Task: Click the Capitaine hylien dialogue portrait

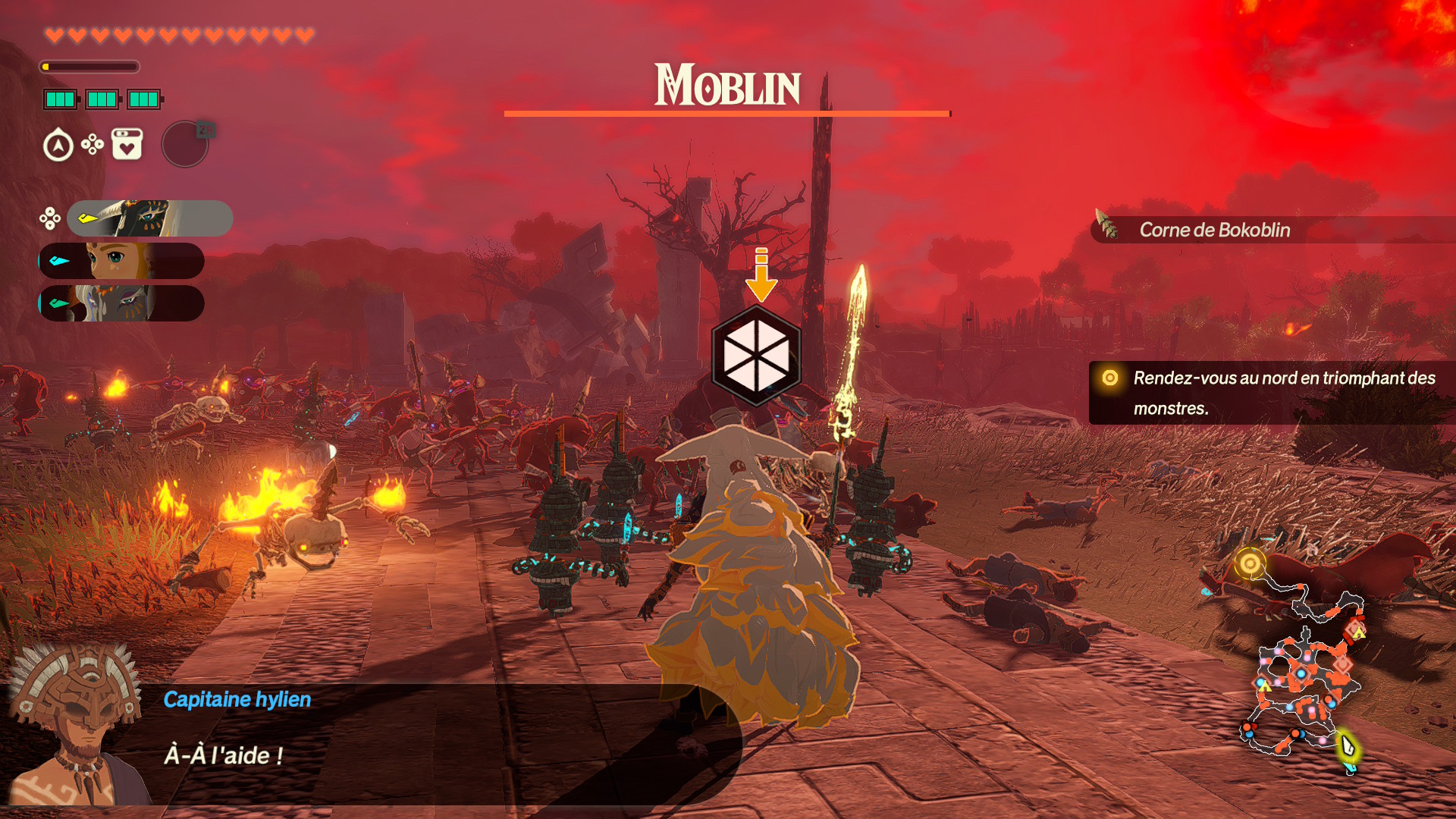Action: pos(76,724)
